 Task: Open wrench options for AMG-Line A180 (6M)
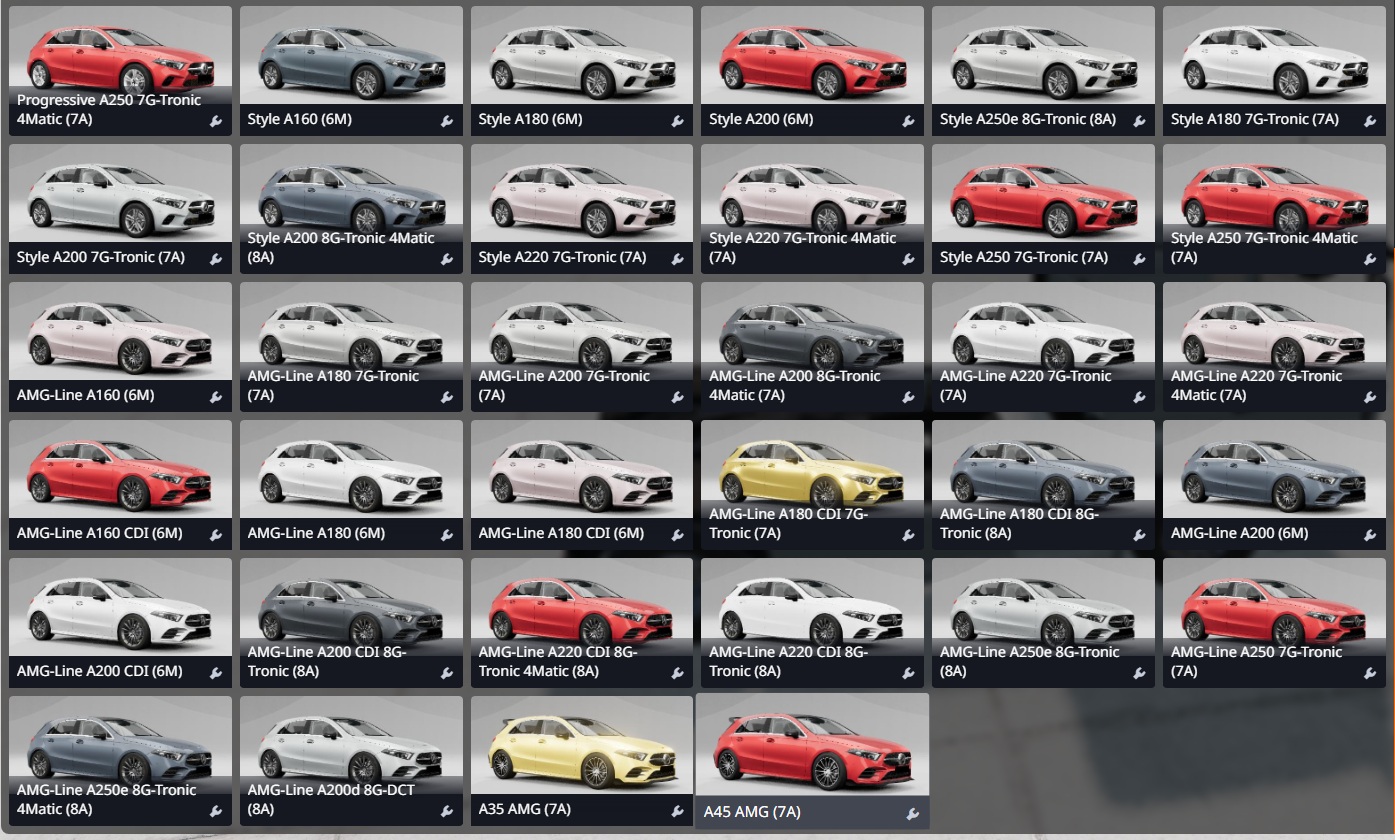click(446, 535)
